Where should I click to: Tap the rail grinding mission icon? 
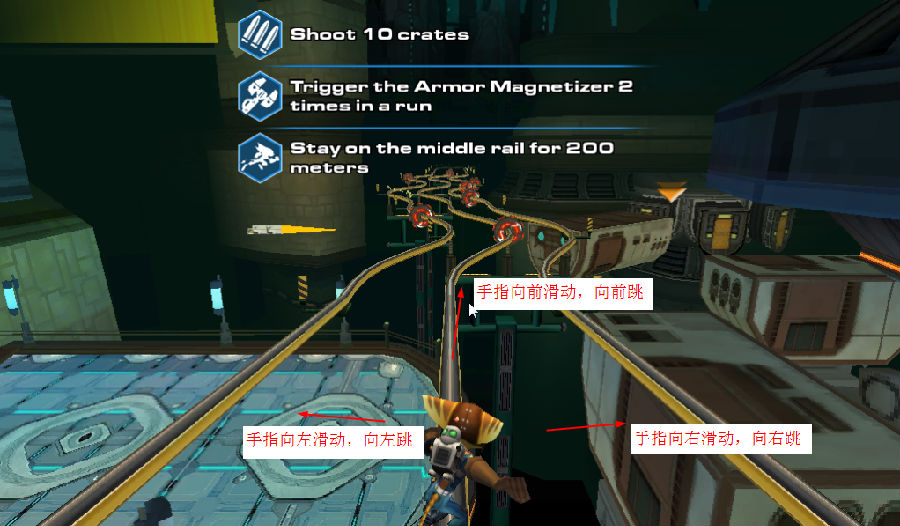coord(260,158)
